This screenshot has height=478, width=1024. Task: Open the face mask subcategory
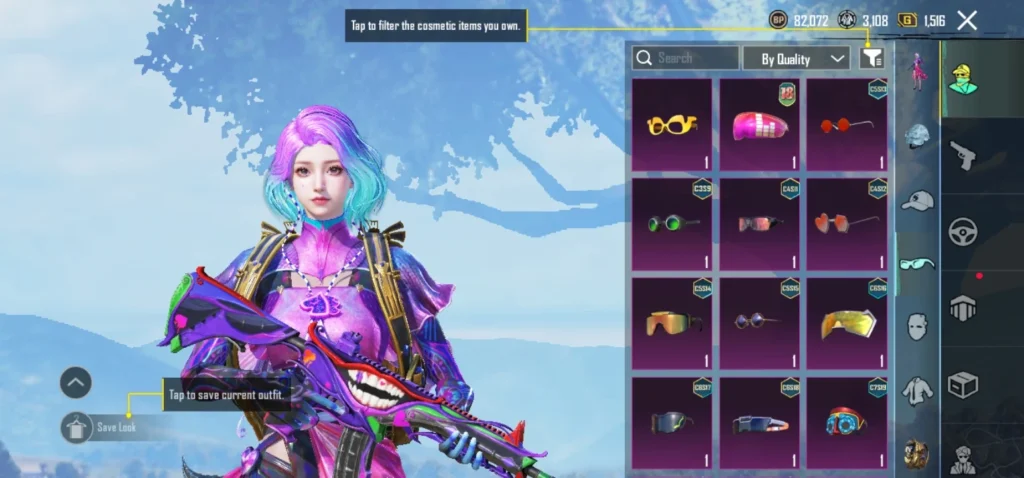tap(917, 326)
